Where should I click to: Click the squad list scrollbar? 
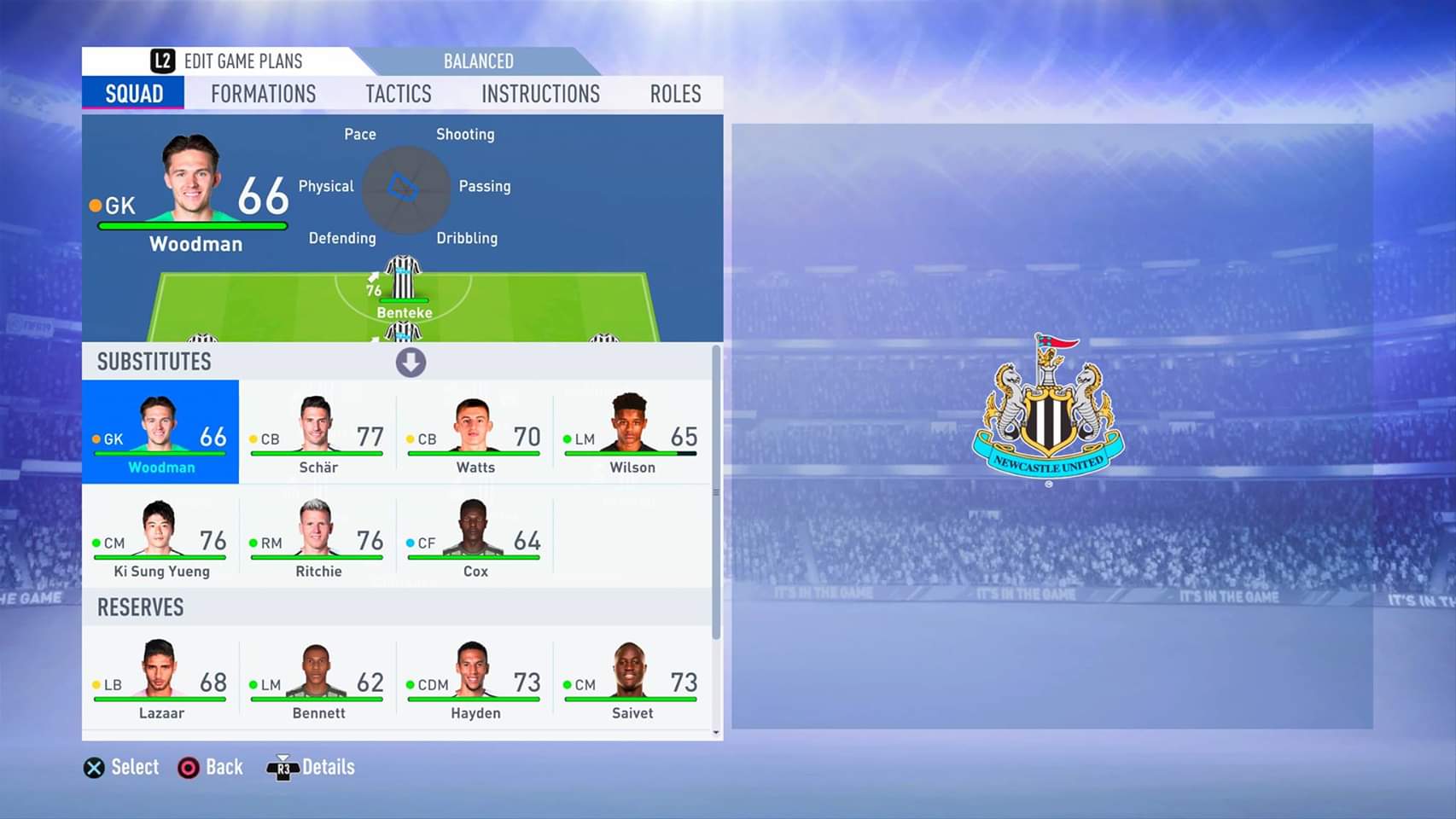pos(716,495)
